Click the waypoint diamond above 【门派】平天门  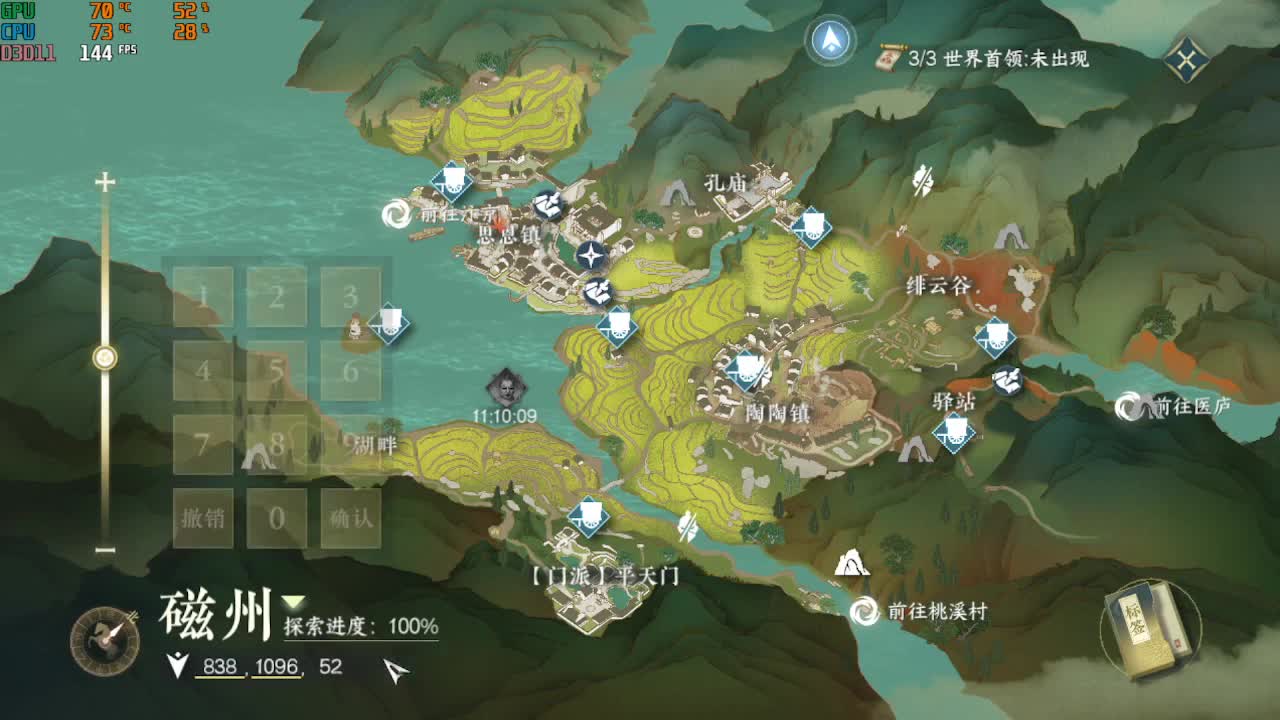590,518
